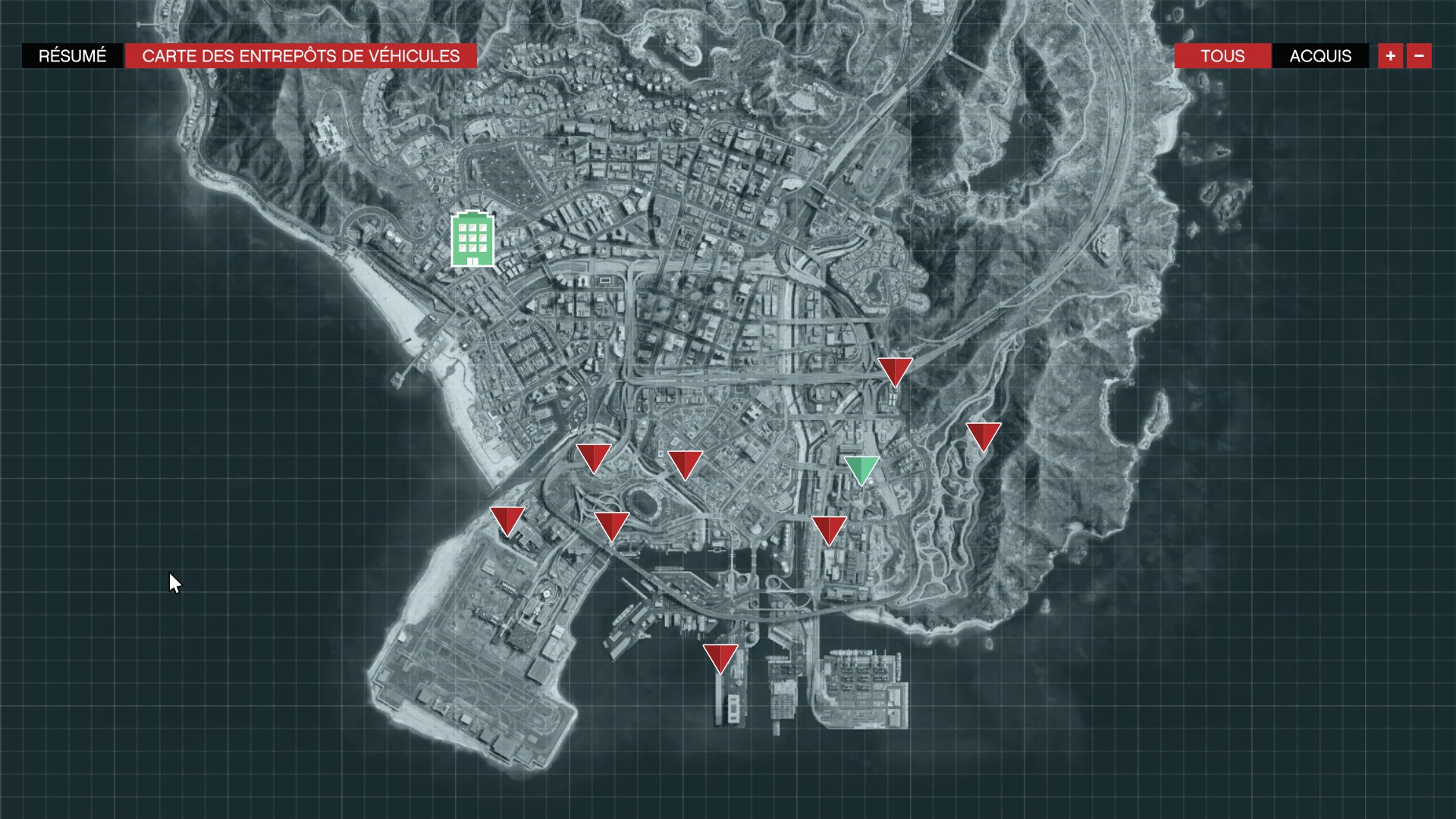Select the red marker near the stadium interchange
Screen dimensions: 1456x819
point(595,457)
